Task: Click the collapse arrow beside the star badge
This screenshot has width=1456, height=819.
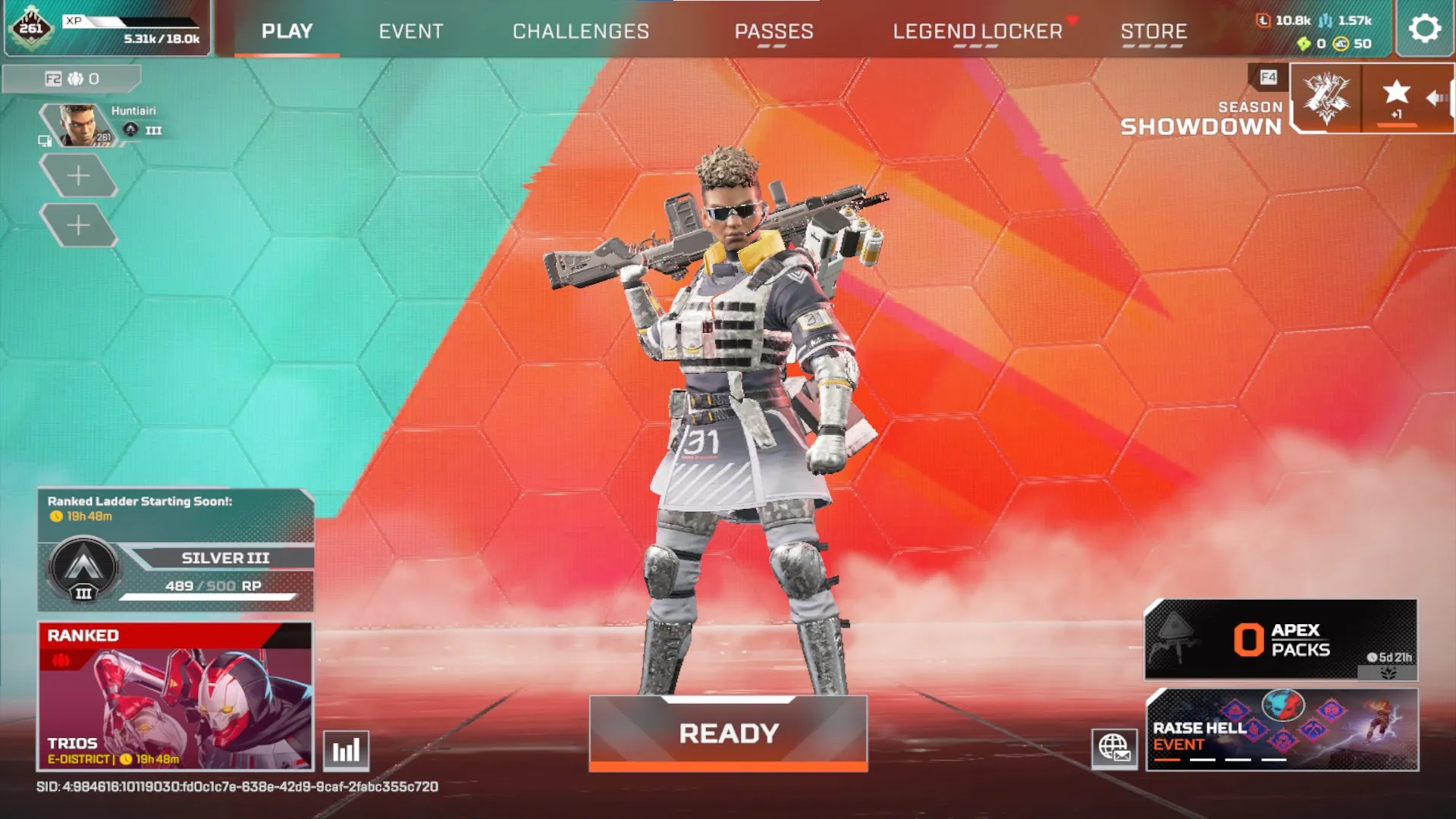Action: pyautogui.click(x=1437, y=96)
